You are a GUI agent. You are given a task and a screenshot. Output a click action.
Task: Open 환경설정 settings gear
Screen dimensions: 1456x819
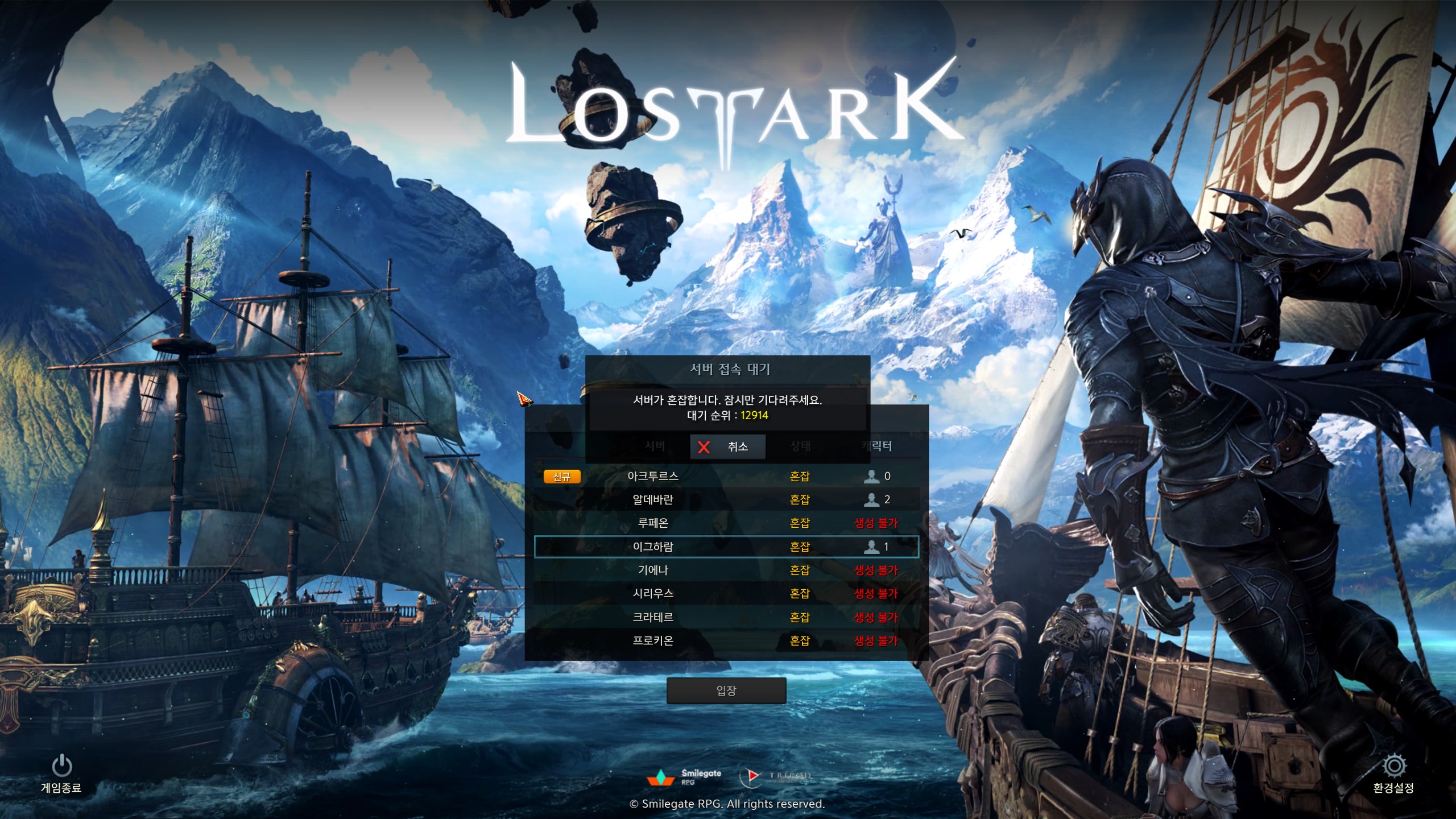[1393, 773]
